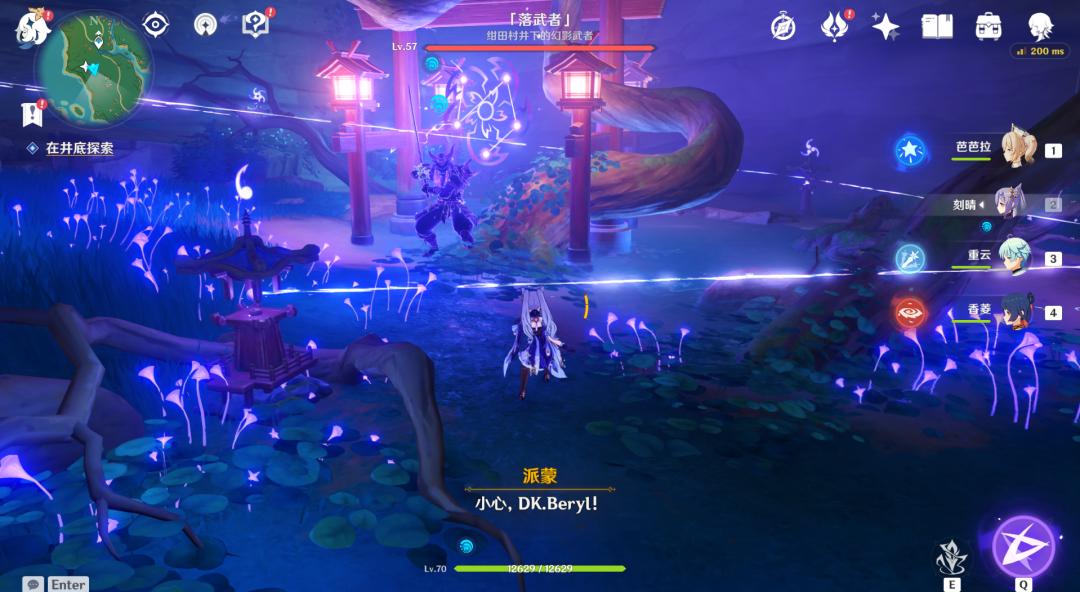
Task: Open the adventurer handbook book icon
Action: [x=937, y=26]
